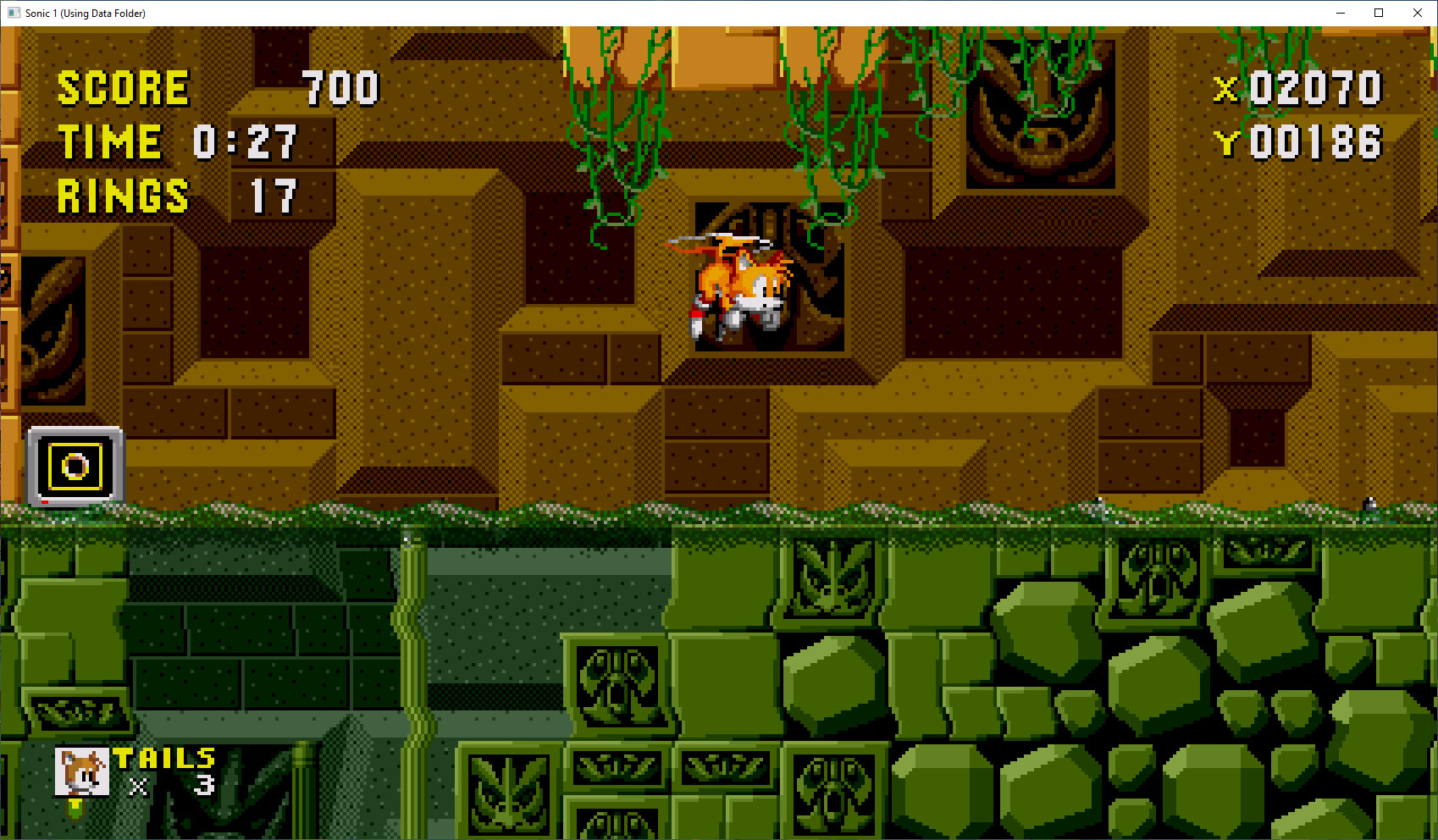1438x840 pixels.
Task: Click the TAILS name label near lives counter
Action: 163,756
